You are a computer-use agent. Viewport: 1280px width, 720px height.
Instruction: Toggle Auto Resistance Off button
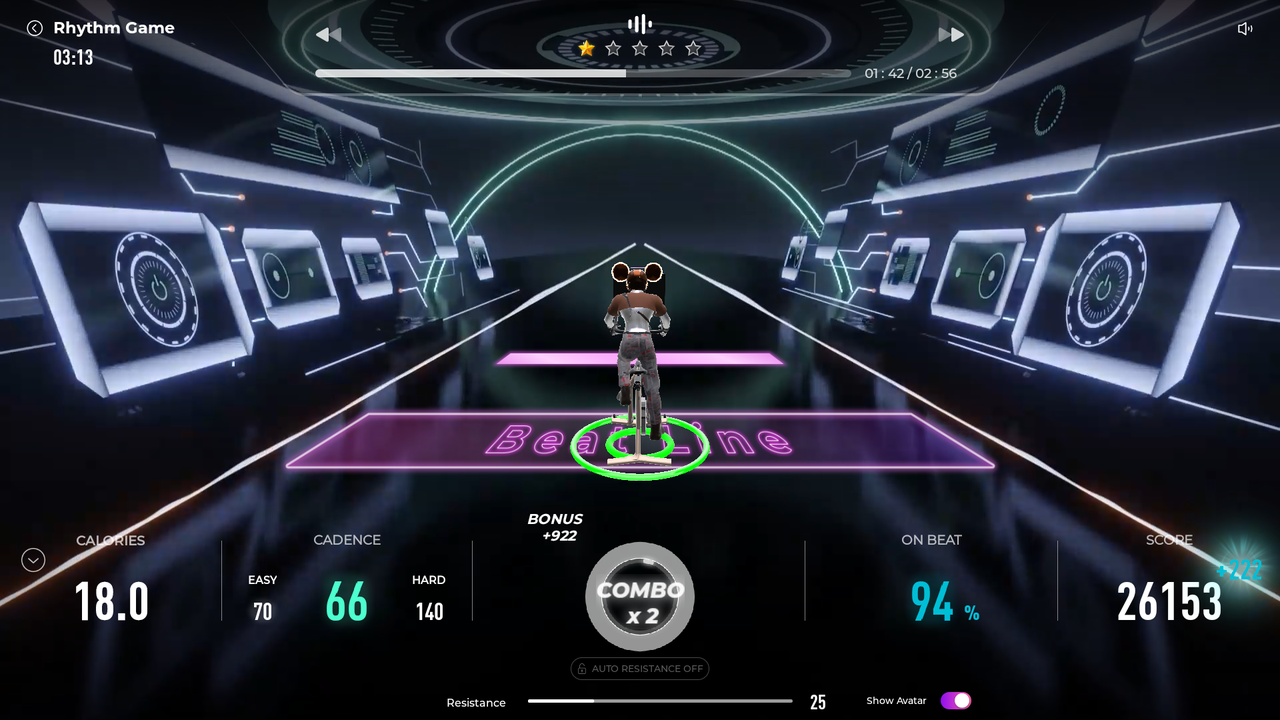pos(640,669)
